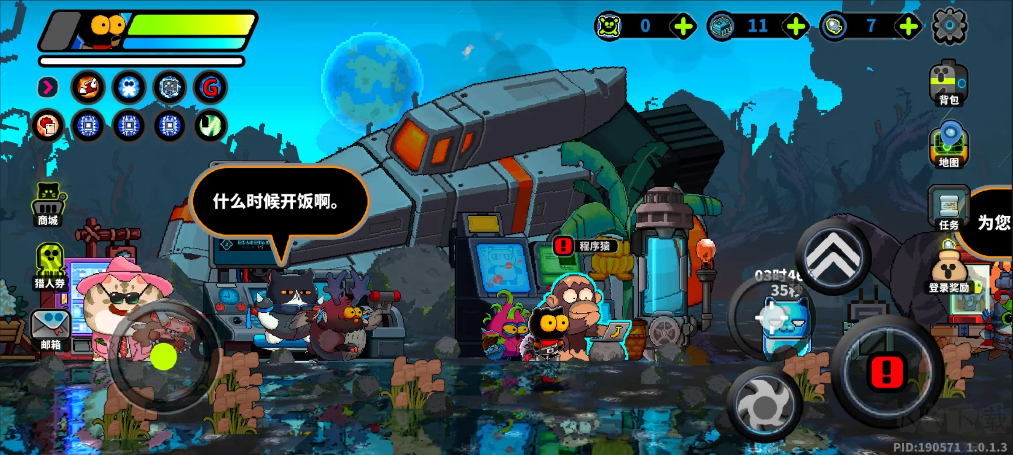Add more of the currency showing 11
This screenshot has width=1013, height=455.
(x=796, y=26)
